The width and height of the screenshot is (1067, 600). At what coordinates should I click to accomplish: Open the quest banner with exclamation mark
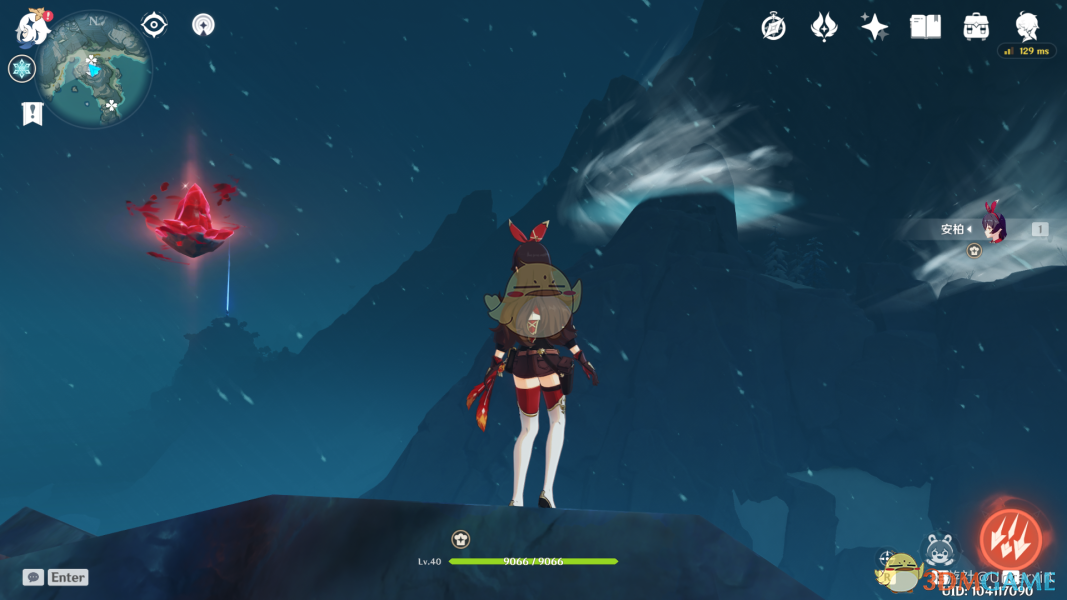point(32,113)
